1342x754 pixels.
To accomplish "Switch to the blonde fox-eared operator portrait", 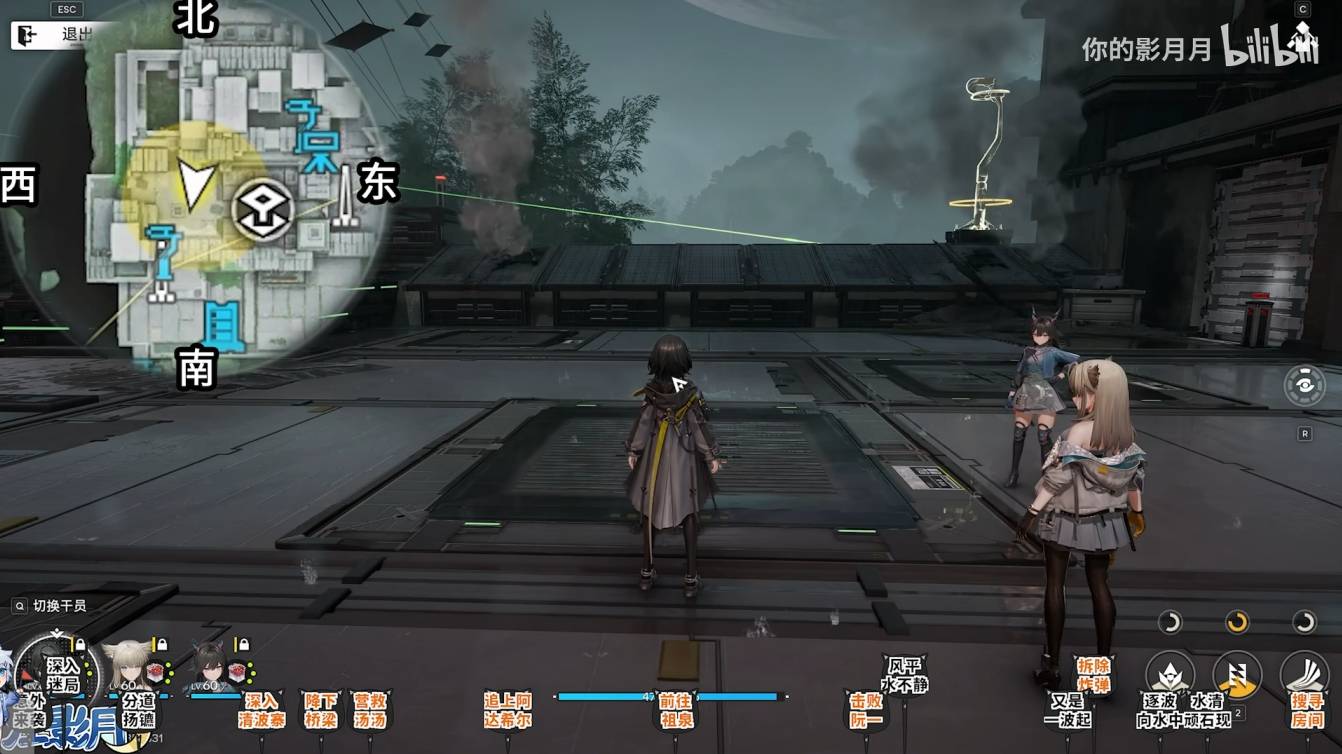I will (x=129, y=665).
